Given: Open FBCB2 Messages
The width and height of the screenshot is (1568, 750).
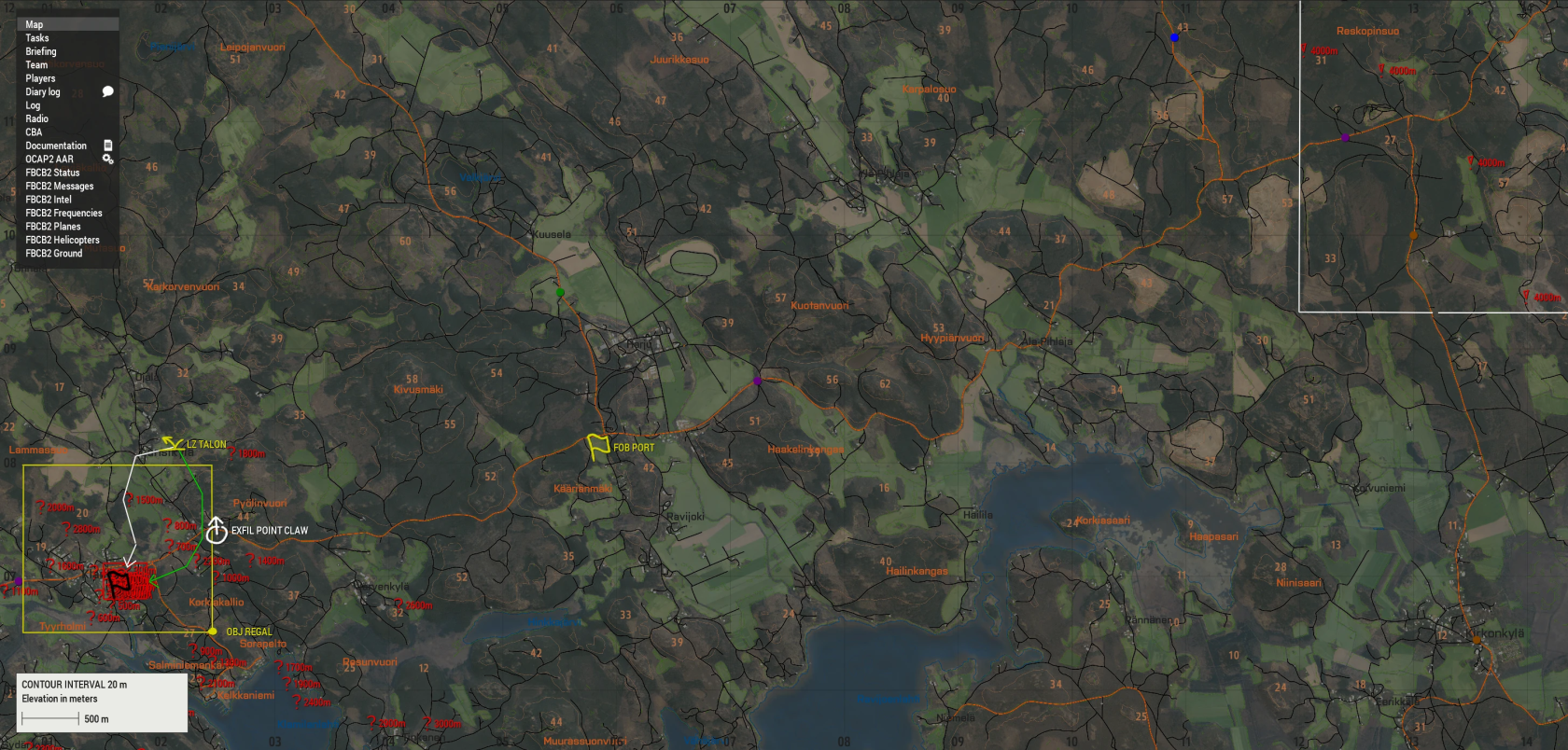Looking at the screenshot, I should [x=59, y=186].
